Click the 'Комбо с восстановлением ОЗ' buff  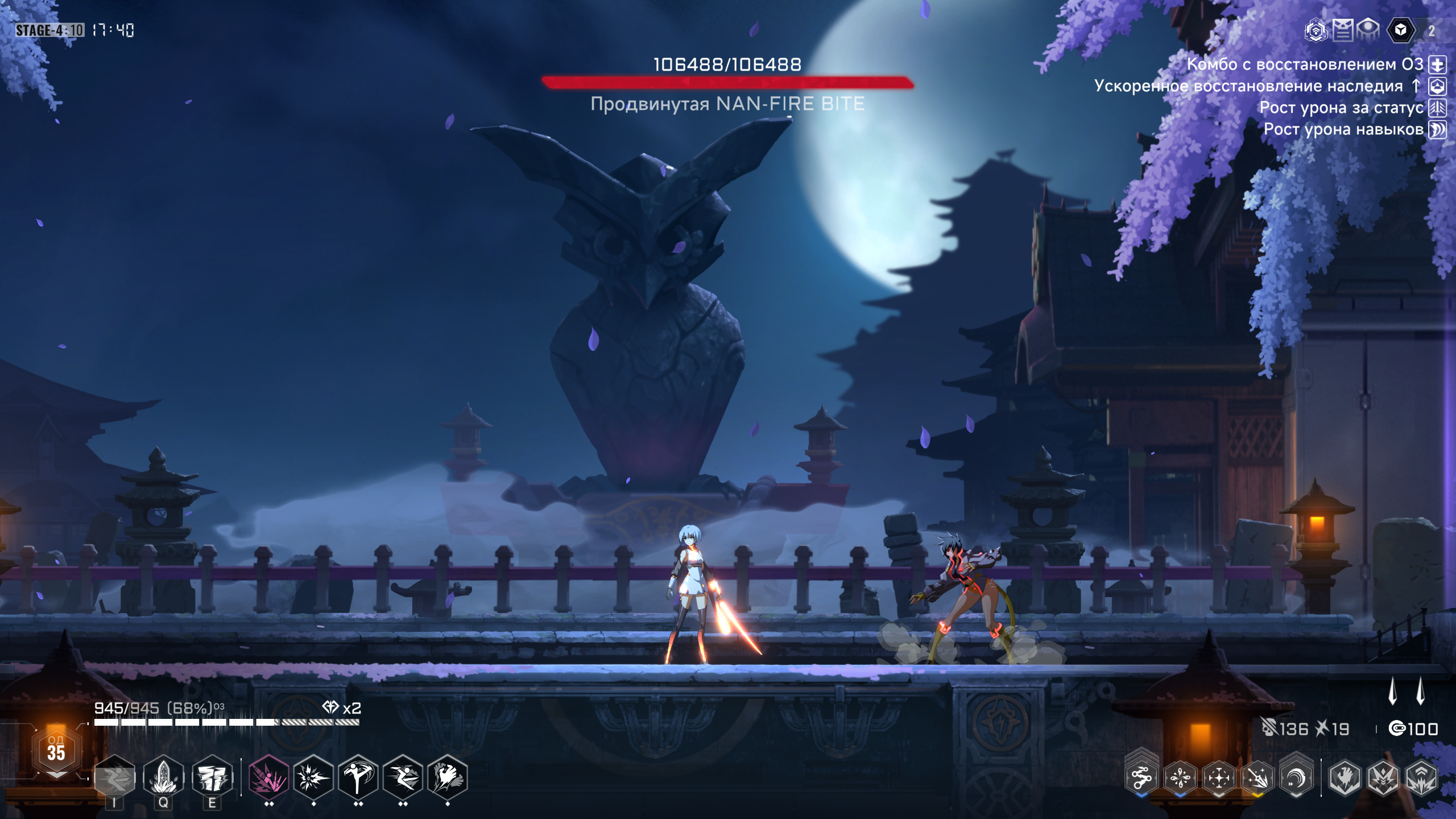click(x=1305, y=64)
